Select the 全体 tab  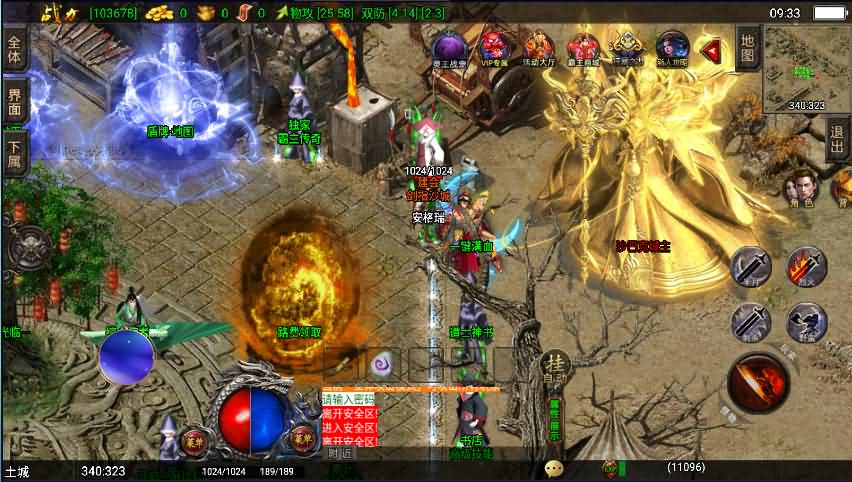tap(14, 48)
